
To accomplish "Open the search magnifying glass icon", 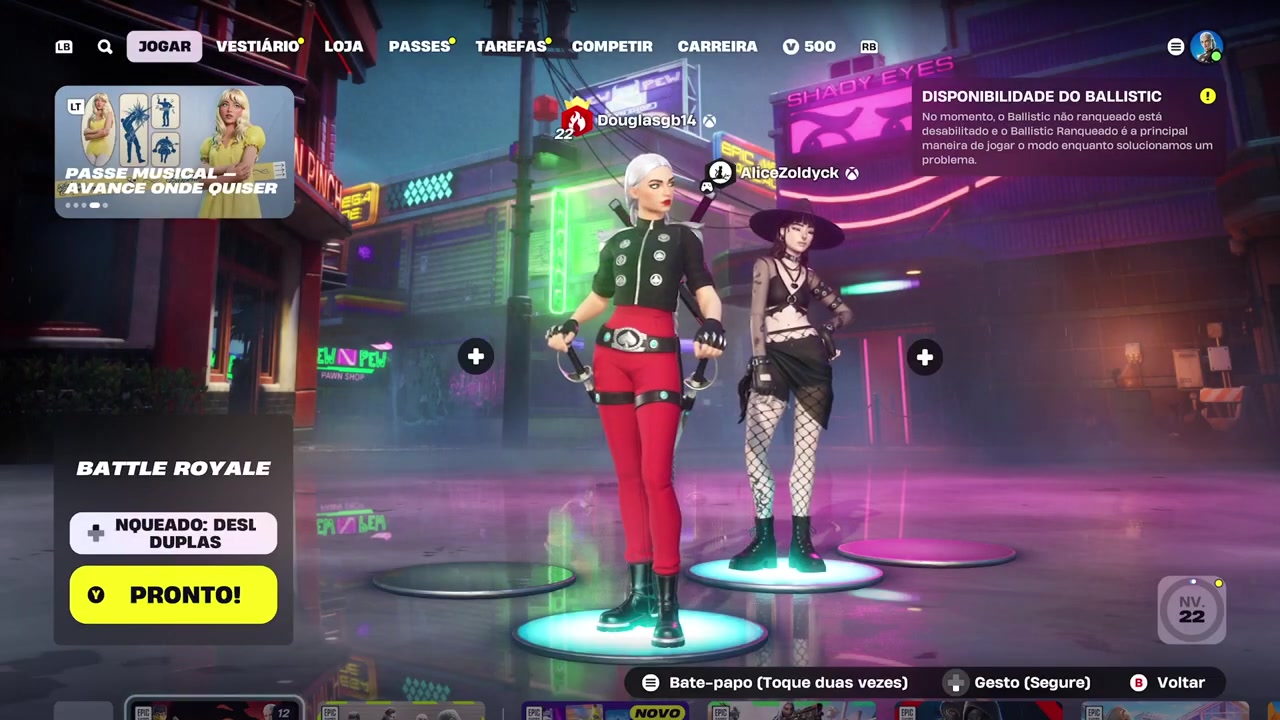I will (x=104, y=46).
